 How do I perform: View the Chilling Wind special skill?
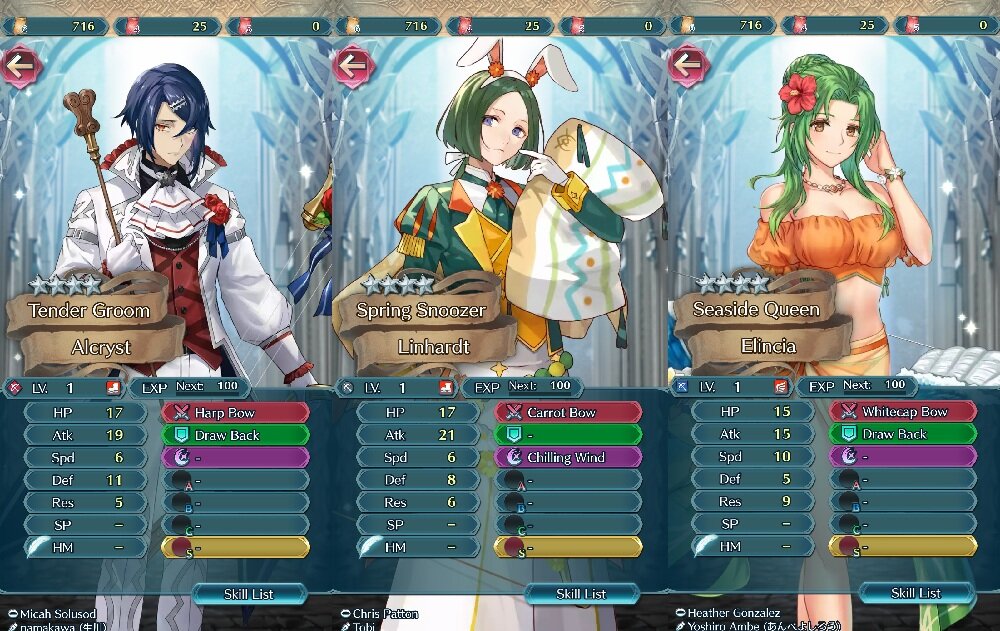click(568, 457)
